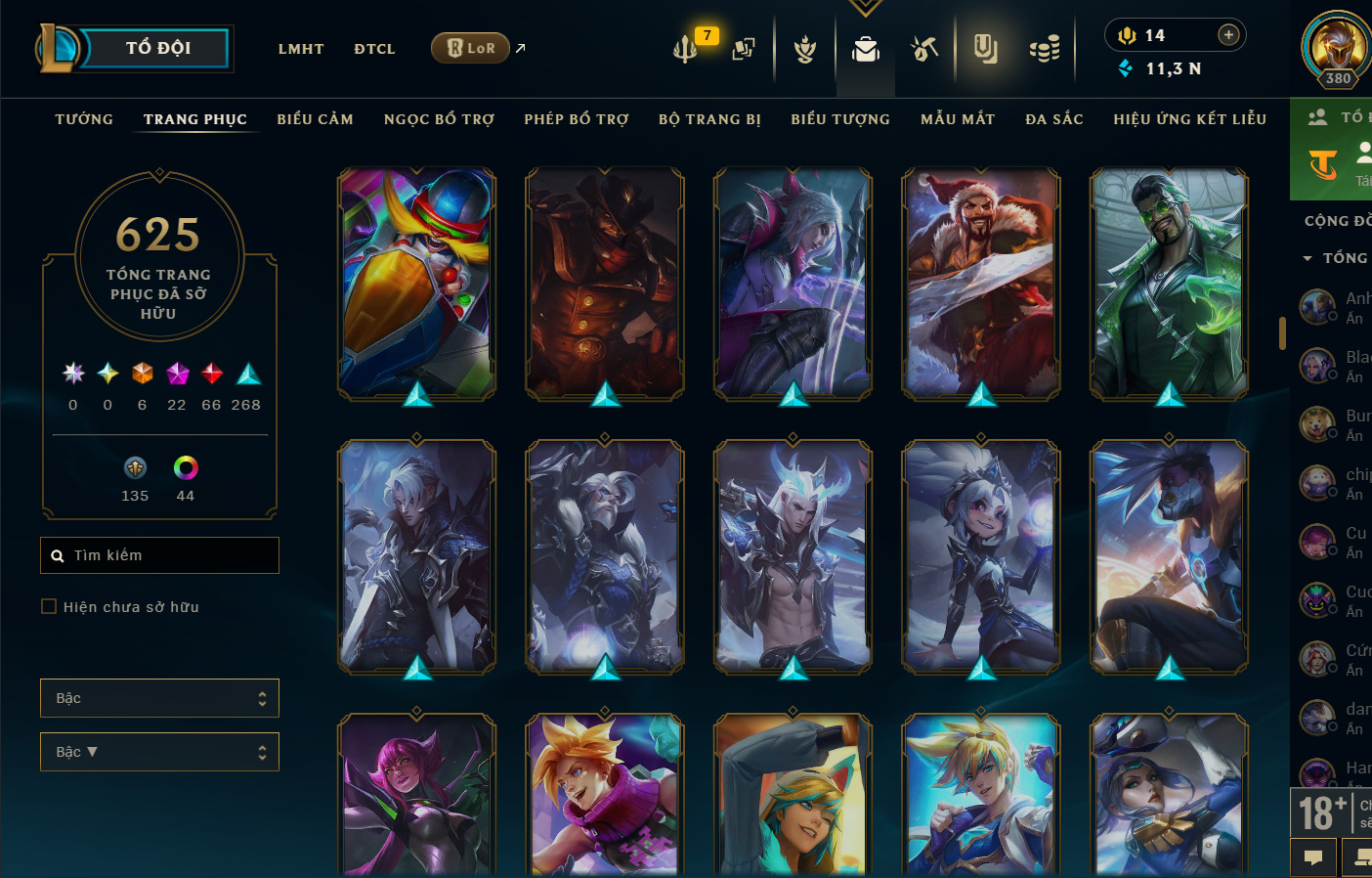Open the ĐTCL navigation entry
1372x878 pixels.
[x=374, y=49]
